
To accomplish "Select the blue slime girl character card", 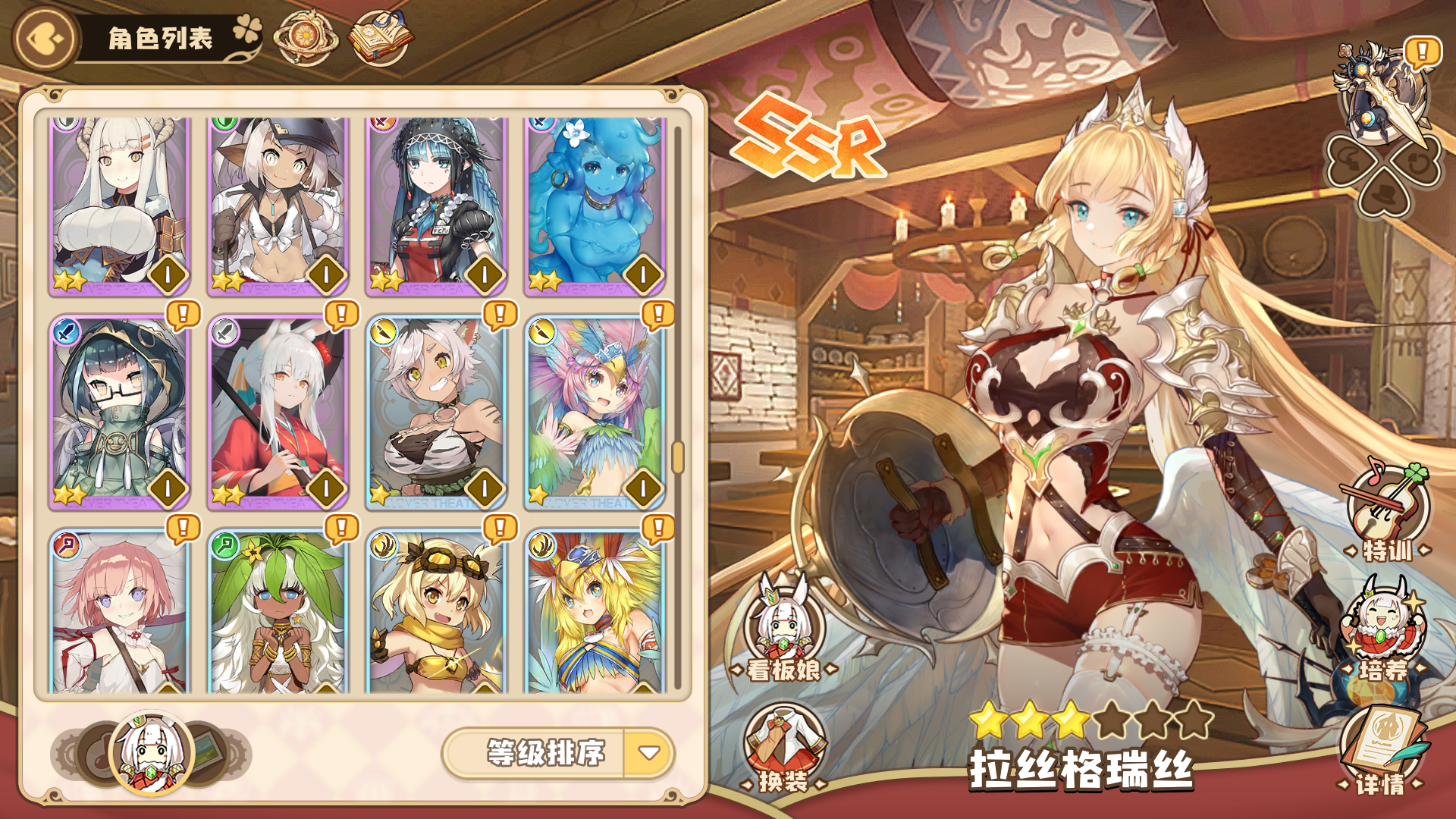I will coord(592,203).
